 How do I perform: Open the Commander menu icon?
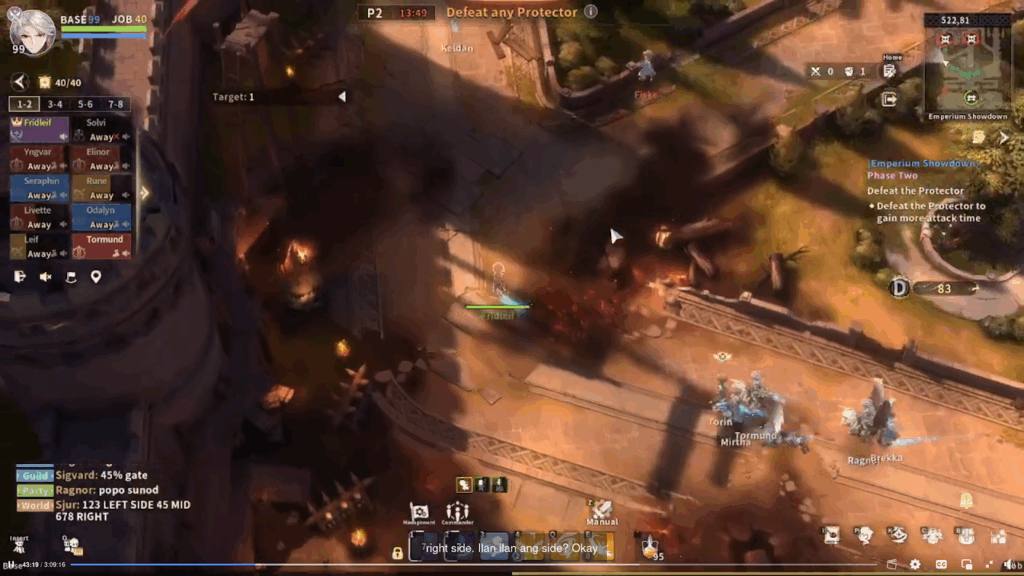458,511
